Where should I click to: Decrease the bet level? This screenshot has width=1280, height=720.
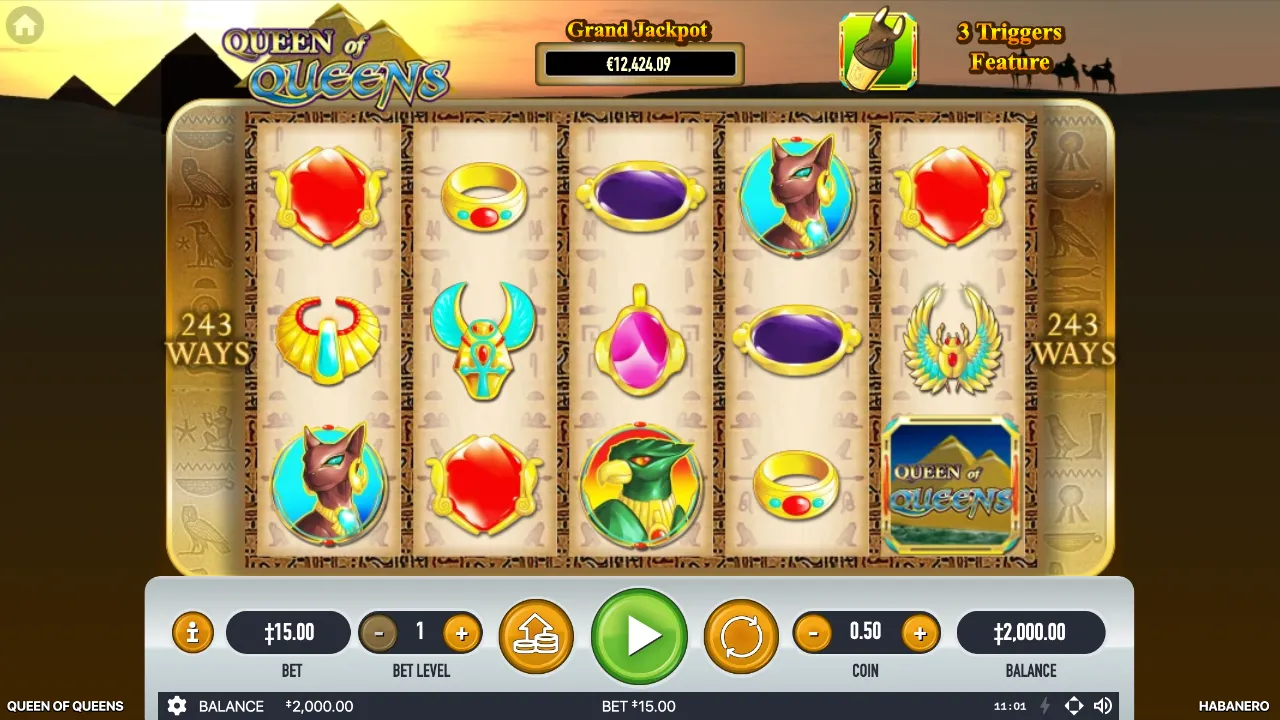point(378,633)
